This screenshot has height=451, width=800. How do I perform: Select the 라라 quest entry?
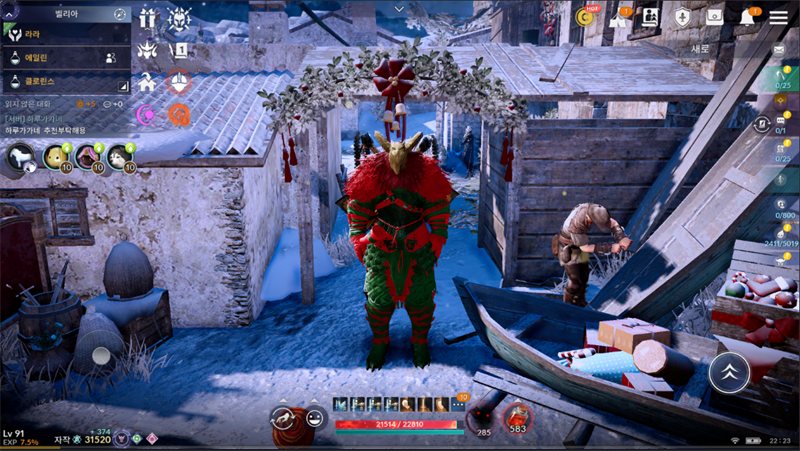point(60,34)
